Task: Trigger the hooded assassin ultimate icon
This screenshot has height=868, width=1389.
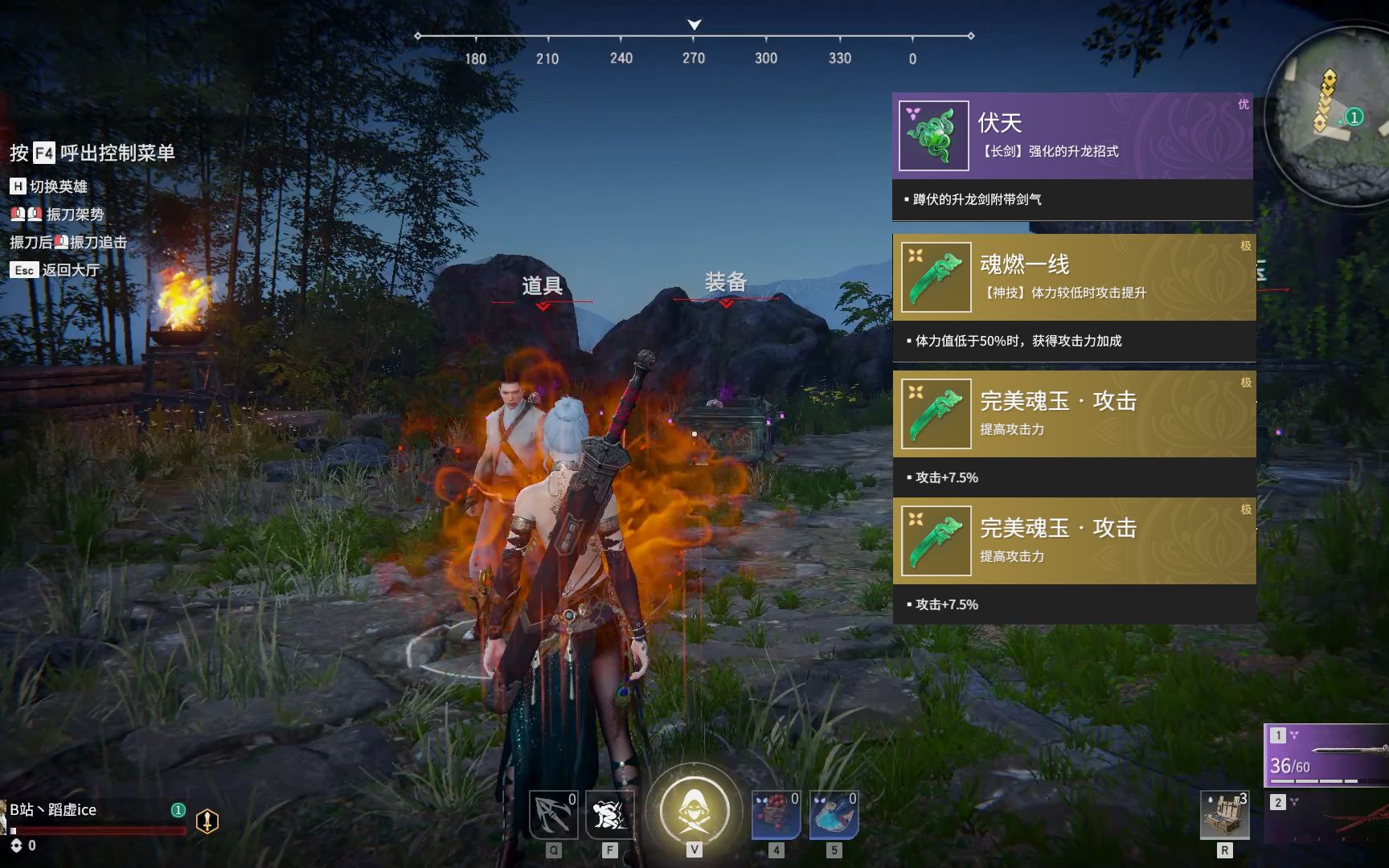Action: tap(694, 810)
